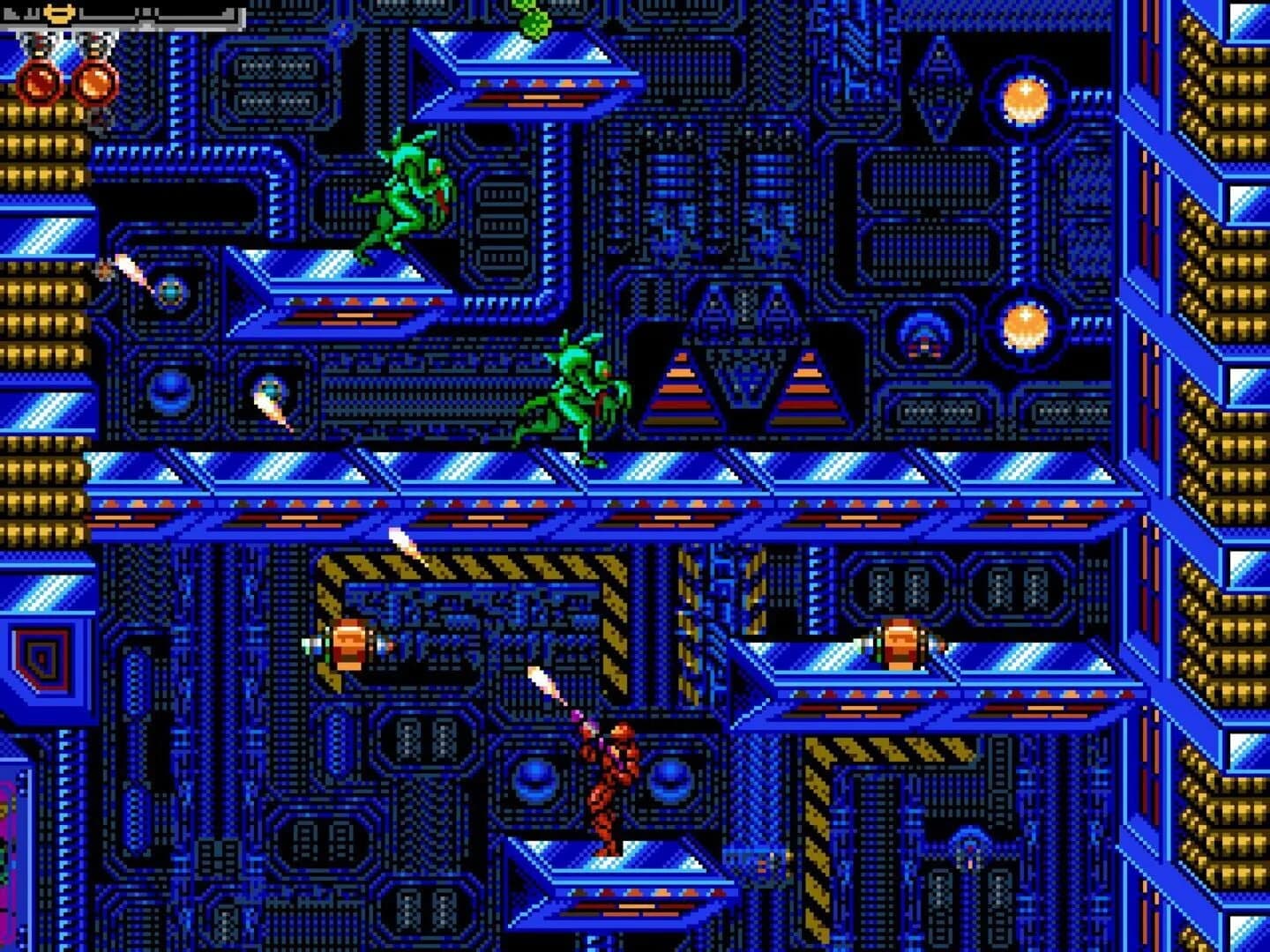Click the lower glowing orange orb lamp
Image resolution: width=1270 pixels, height=952 pixels.
(1026, 326)
